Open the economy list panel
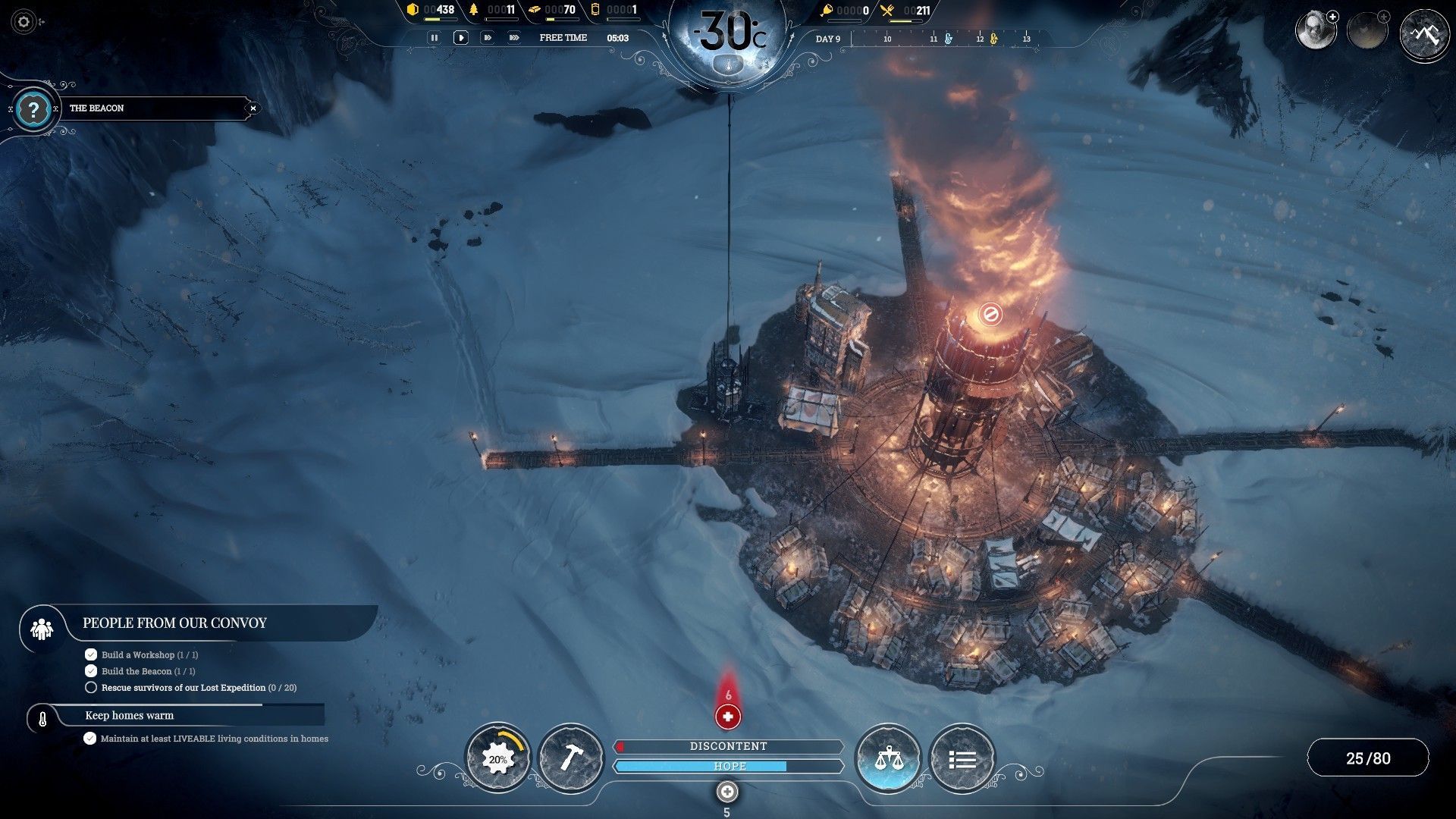The height and width of the screenshot is (819, 1456). click(x=962, y=758)
